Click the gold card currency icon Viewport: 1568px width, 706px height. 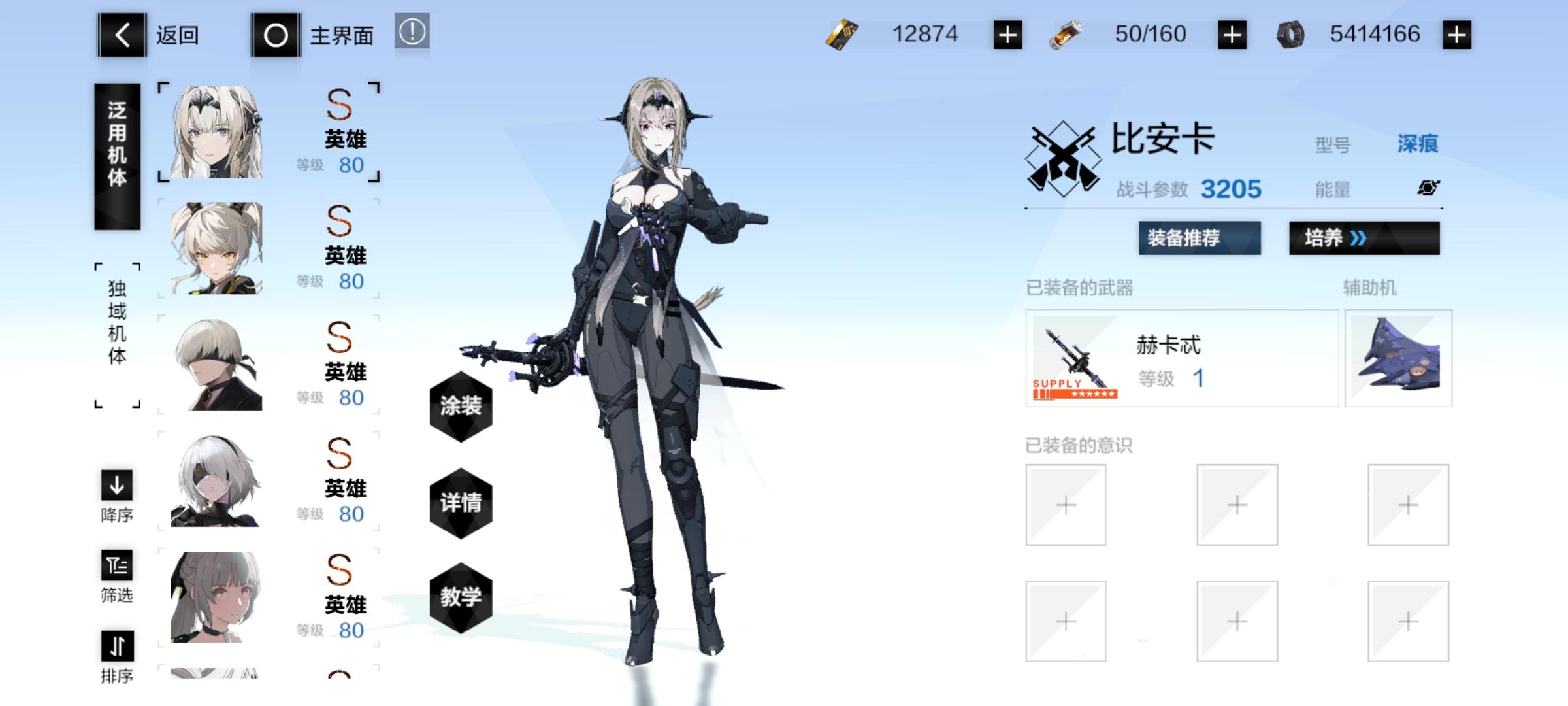click(843, 34)
